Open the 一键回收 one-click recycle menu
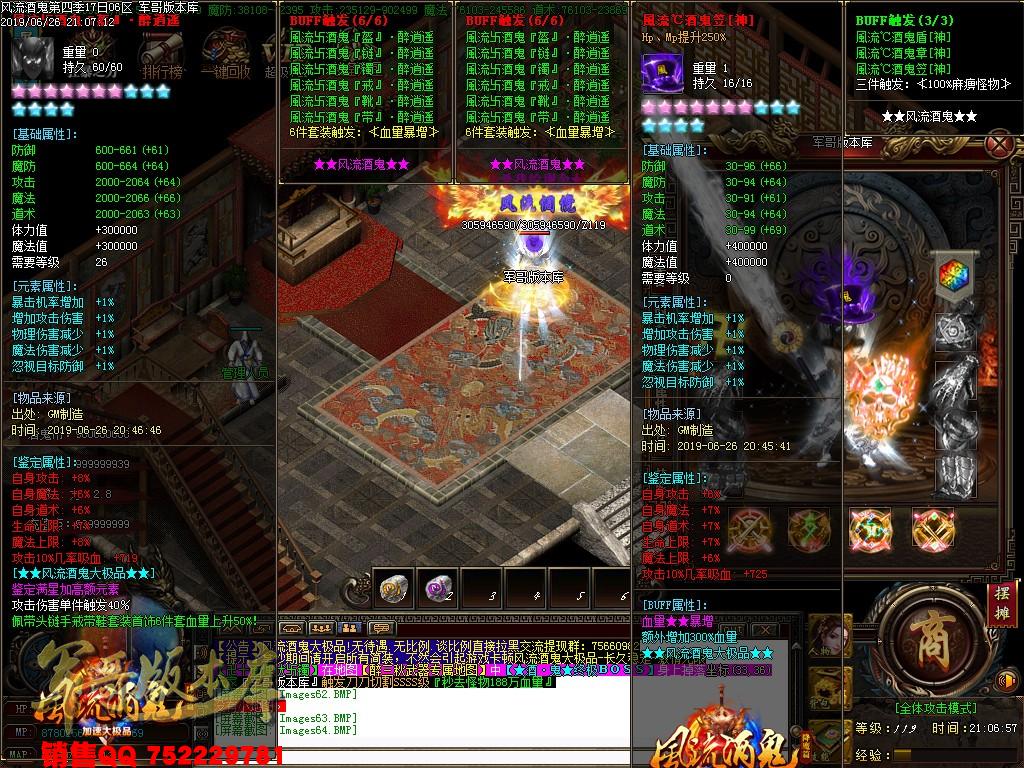This screenshot has width=1024, height=768. tap(224, 55)
